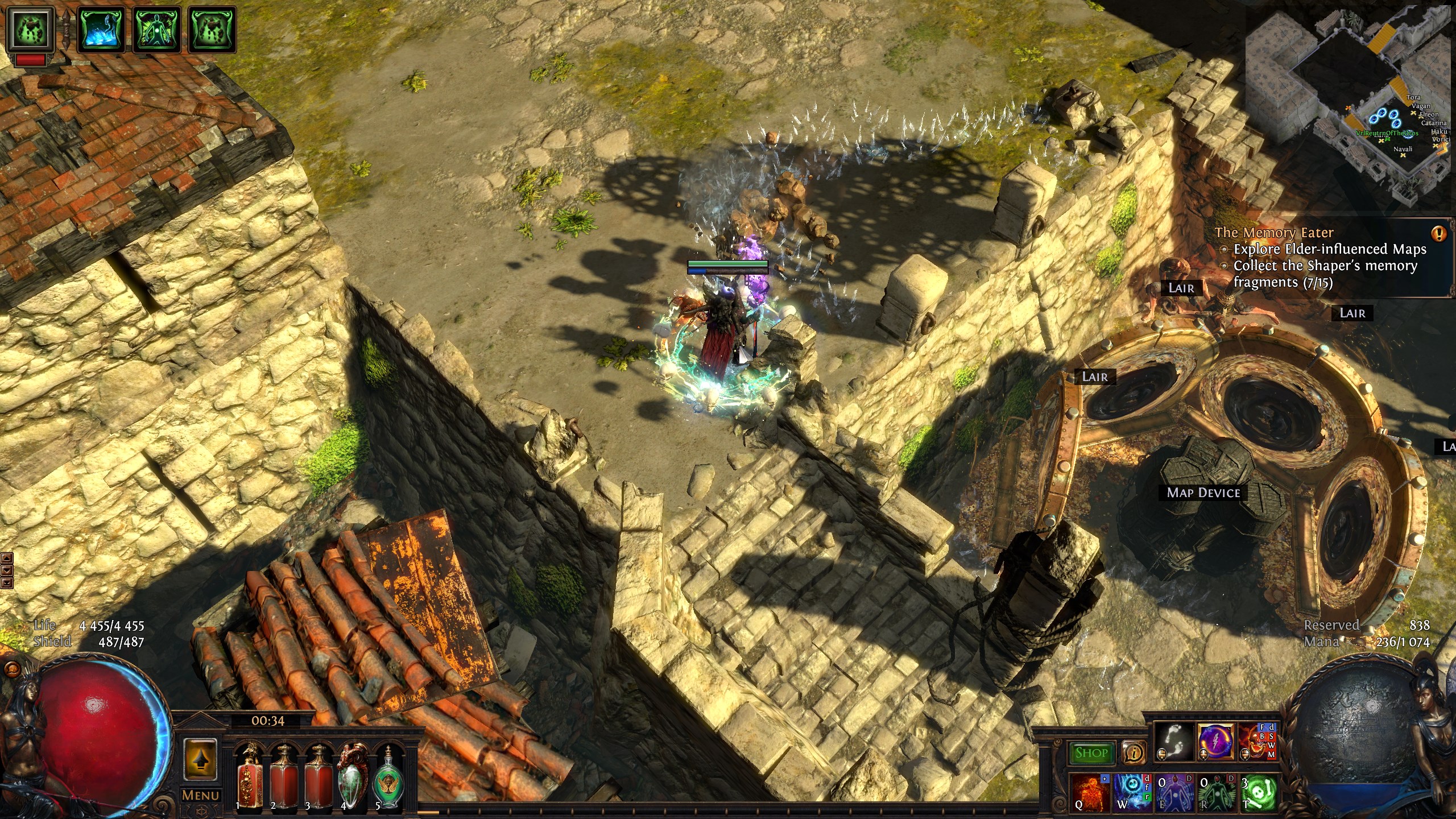Screen dimensions: 1456x819
Task: Click the Menu button
Action: click(200, 795)
